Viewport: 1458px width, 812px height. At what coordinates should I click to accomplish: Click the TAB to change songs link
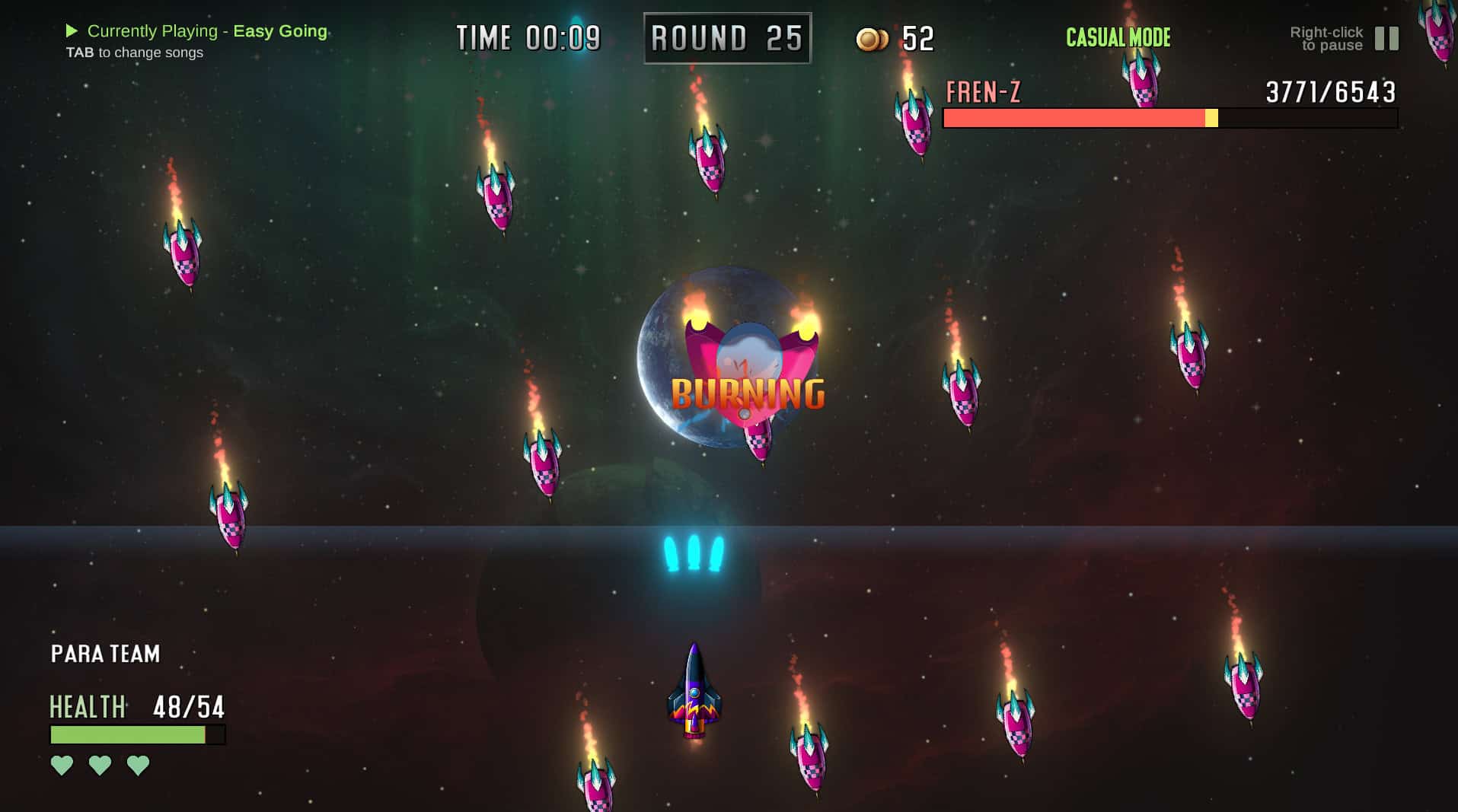pyautogui.click(x=134, y=53)
